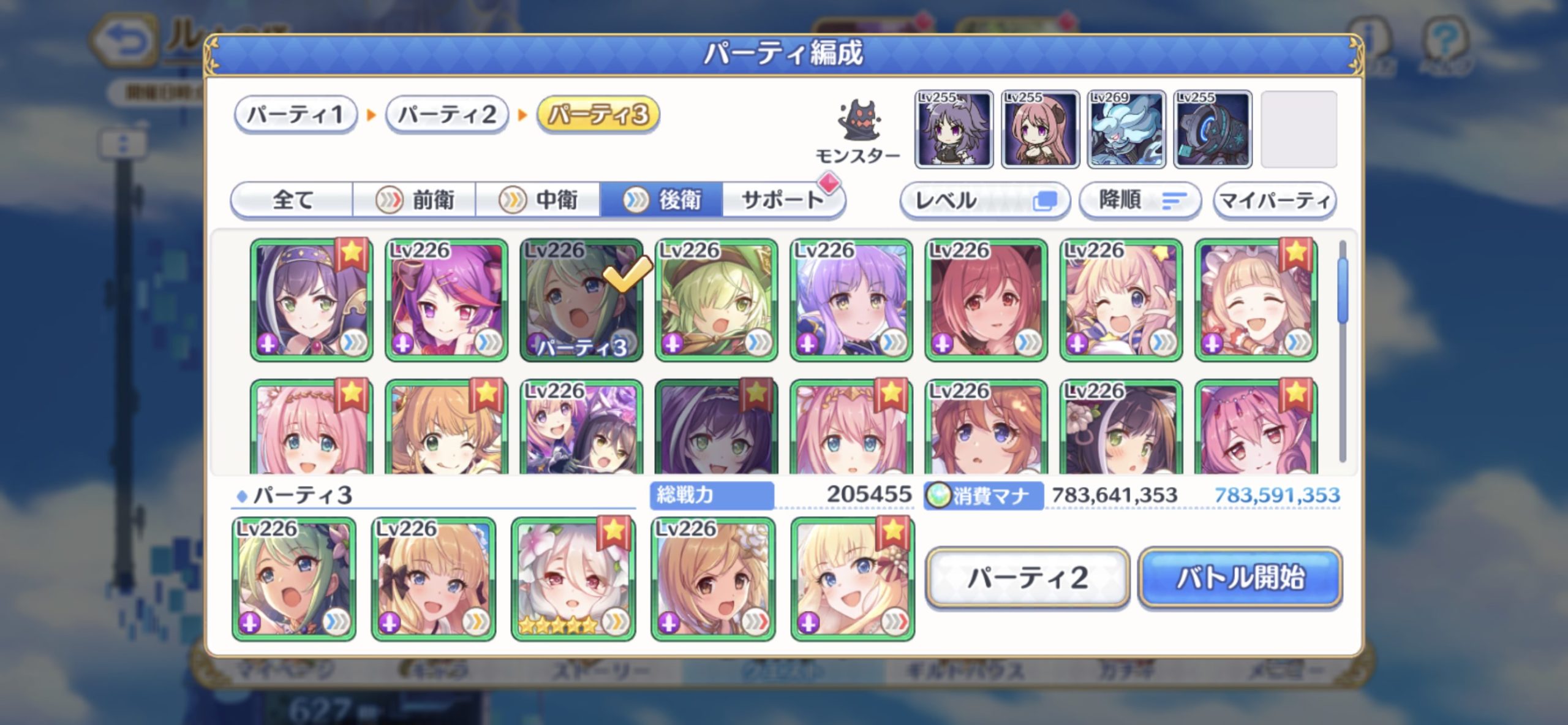The width and height of the screenshot is (1568, 725).
Task: Select the 後衛 rear-guard filter
Action: 661,200
